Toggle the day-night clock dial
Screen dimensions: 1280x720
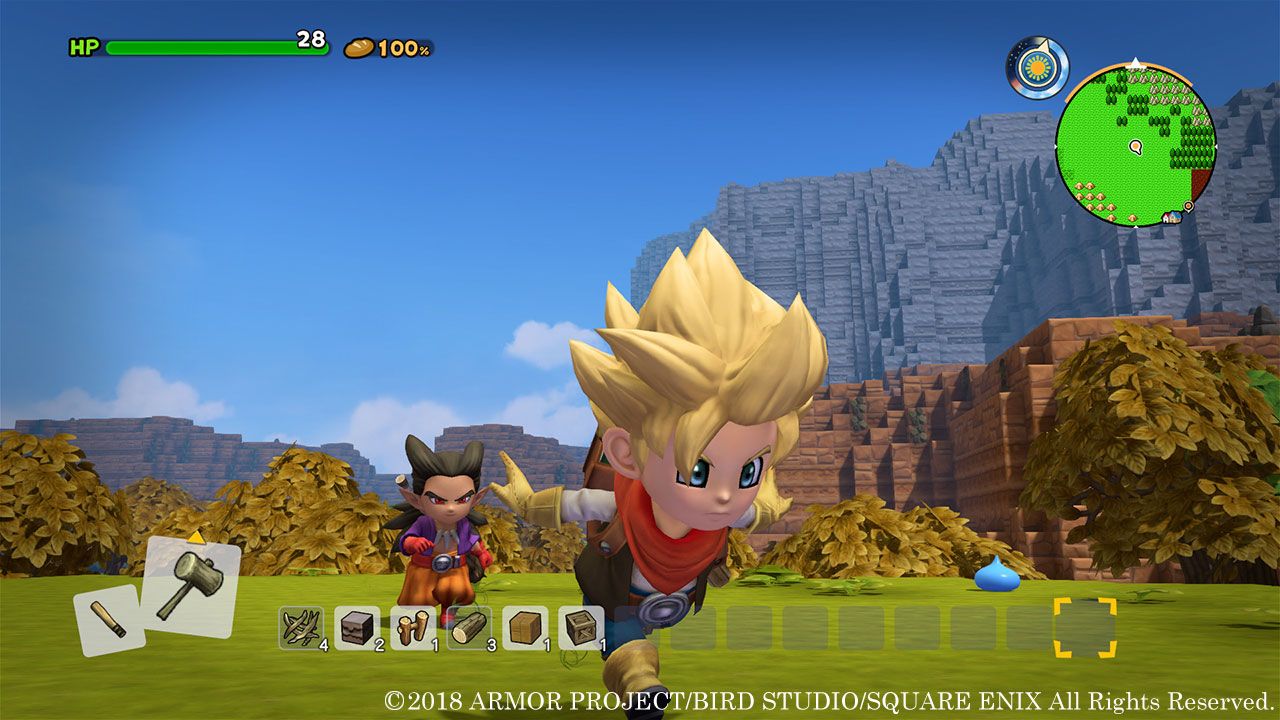pyautogui.click(x=1037, y=67)
